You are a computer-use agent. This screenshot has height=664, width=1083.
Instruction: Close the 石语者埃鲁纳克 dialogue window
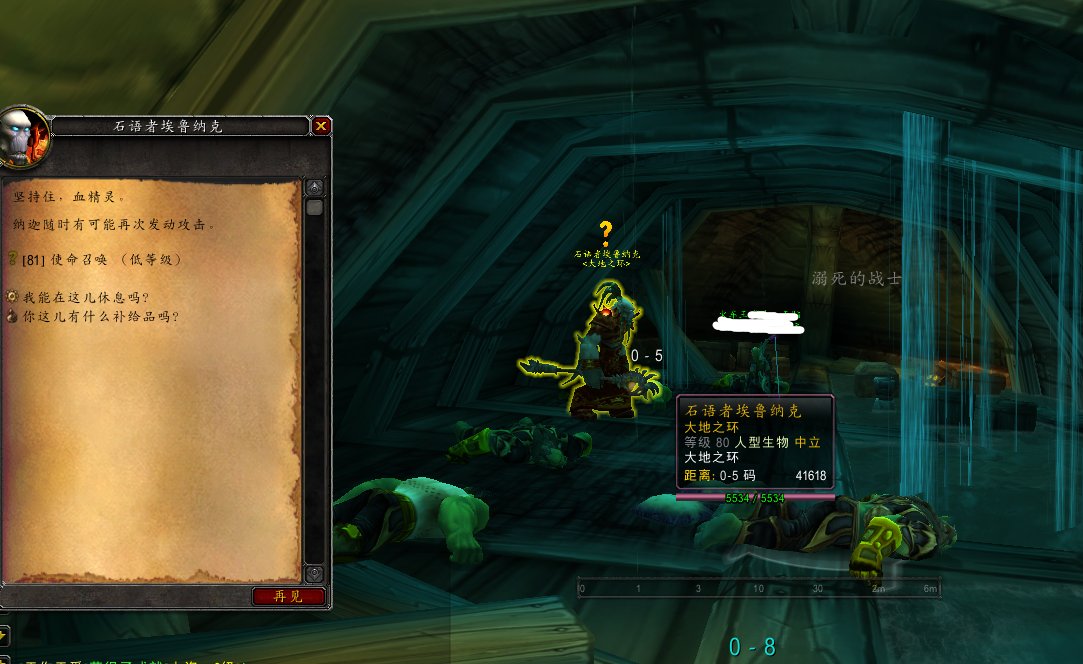click(x=321, y=126)
